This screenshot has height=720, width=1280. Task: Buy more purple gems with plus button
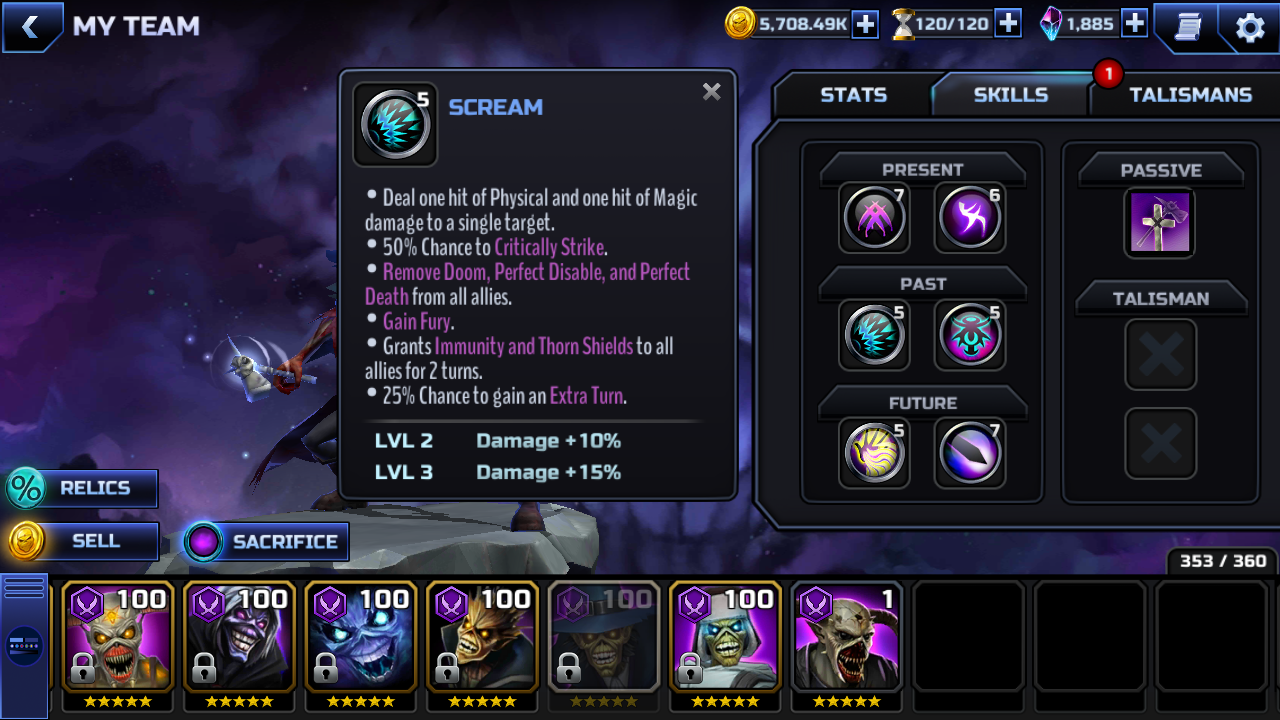tap(1134, 24)
